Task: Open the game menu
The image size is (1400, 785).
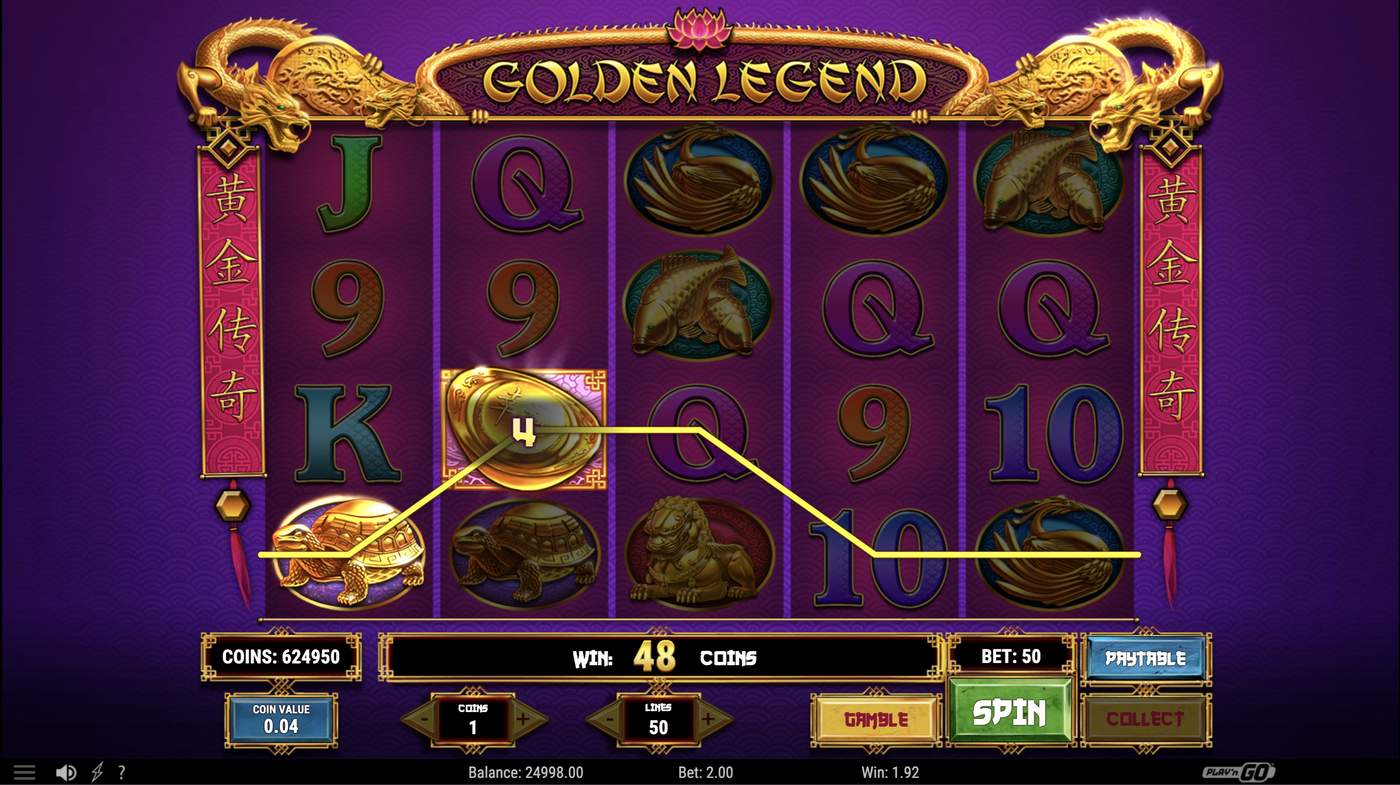Action: pos(24,771)
